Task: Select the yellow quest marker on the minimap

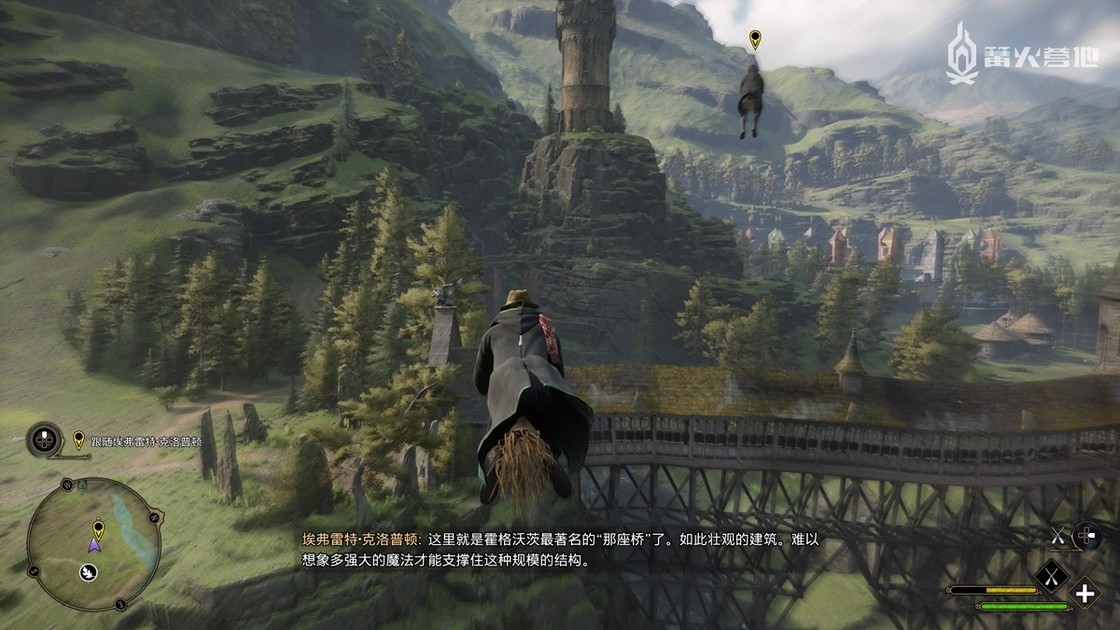Action: pyautogui.click(x=98, y=529)
